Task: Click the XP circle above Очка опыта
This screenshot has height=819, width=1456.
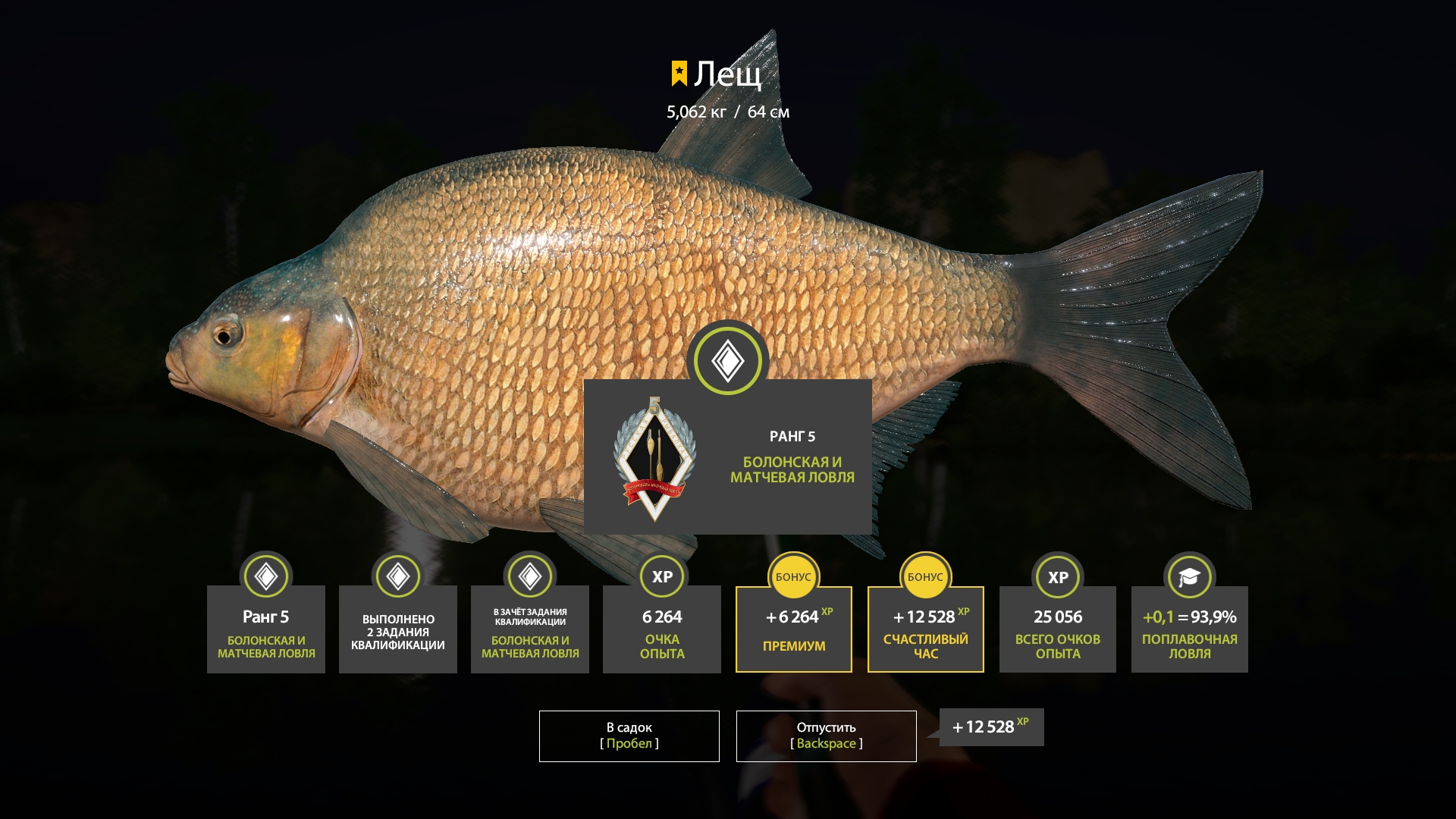Action: [x=661, y=577]
